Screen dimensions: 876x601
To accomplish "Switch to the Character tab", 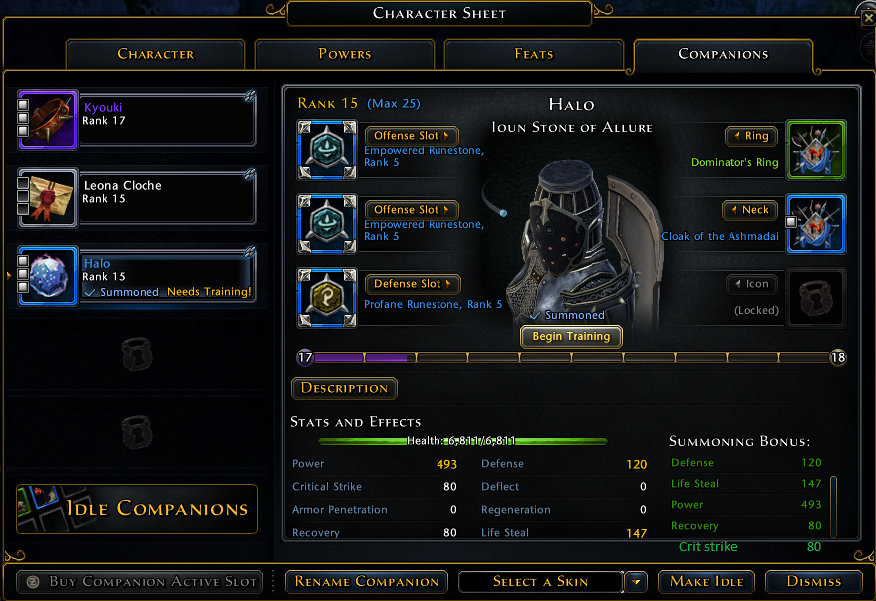I will [x=155, y=55].
